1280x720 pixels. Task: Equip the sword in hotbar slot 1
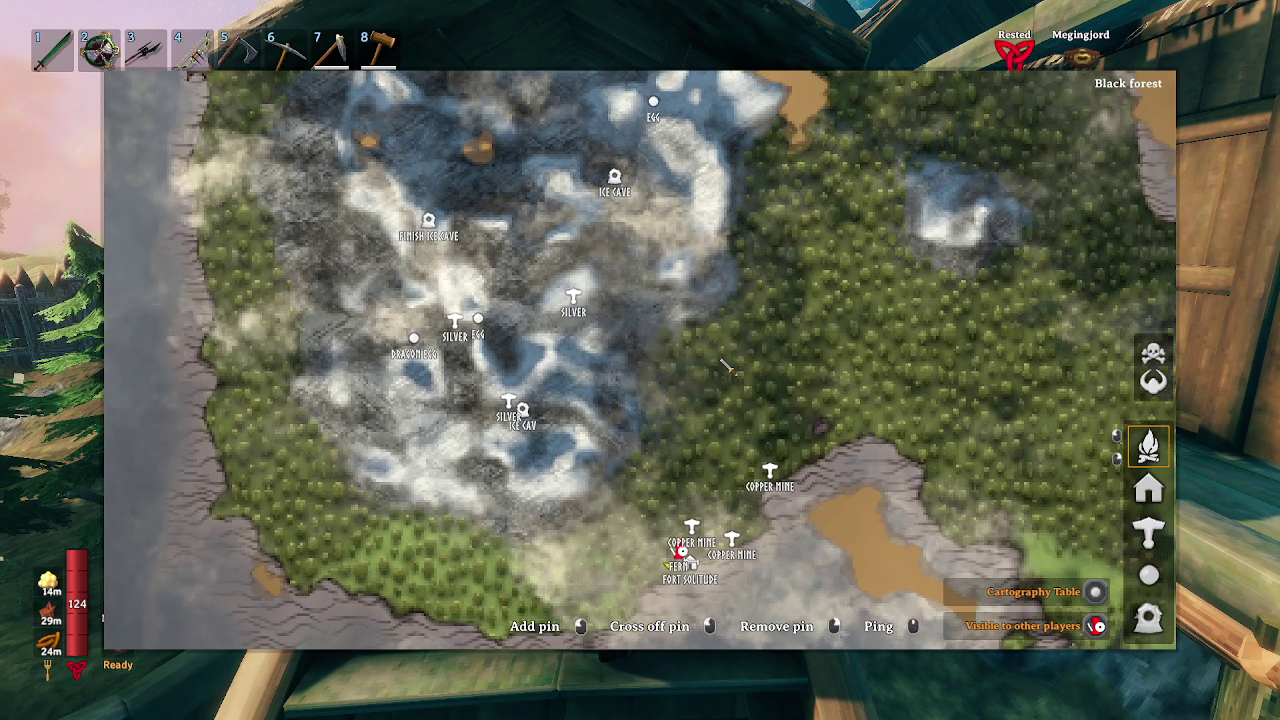(50, 50)
